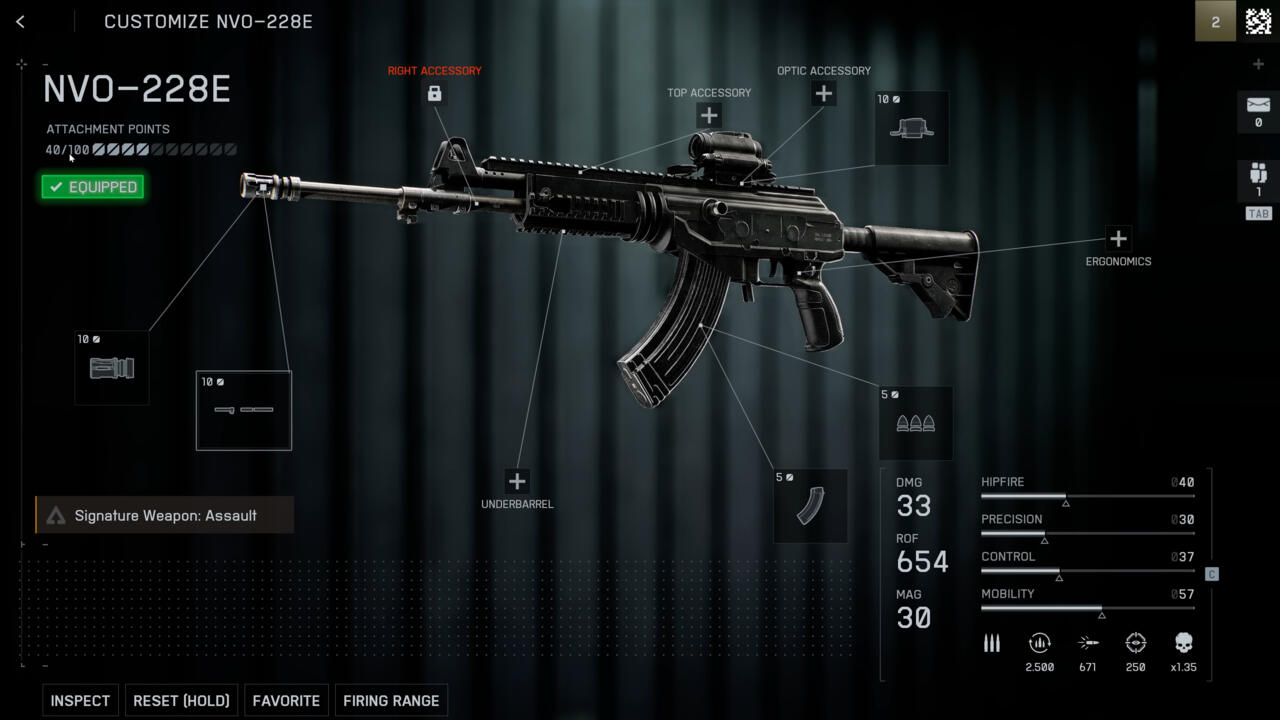Add an Ergonomics attachment
Image resolution: width=1280 pixels, height=720 pixels.
1118,238
